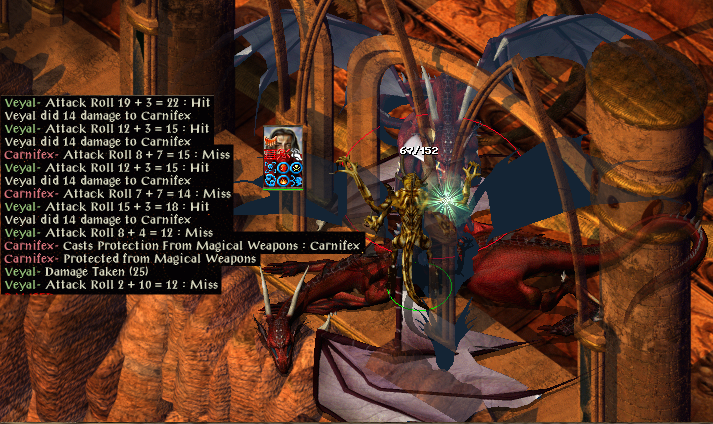
Task: Select Veyal's character portrait
Action: pos(283,142)
